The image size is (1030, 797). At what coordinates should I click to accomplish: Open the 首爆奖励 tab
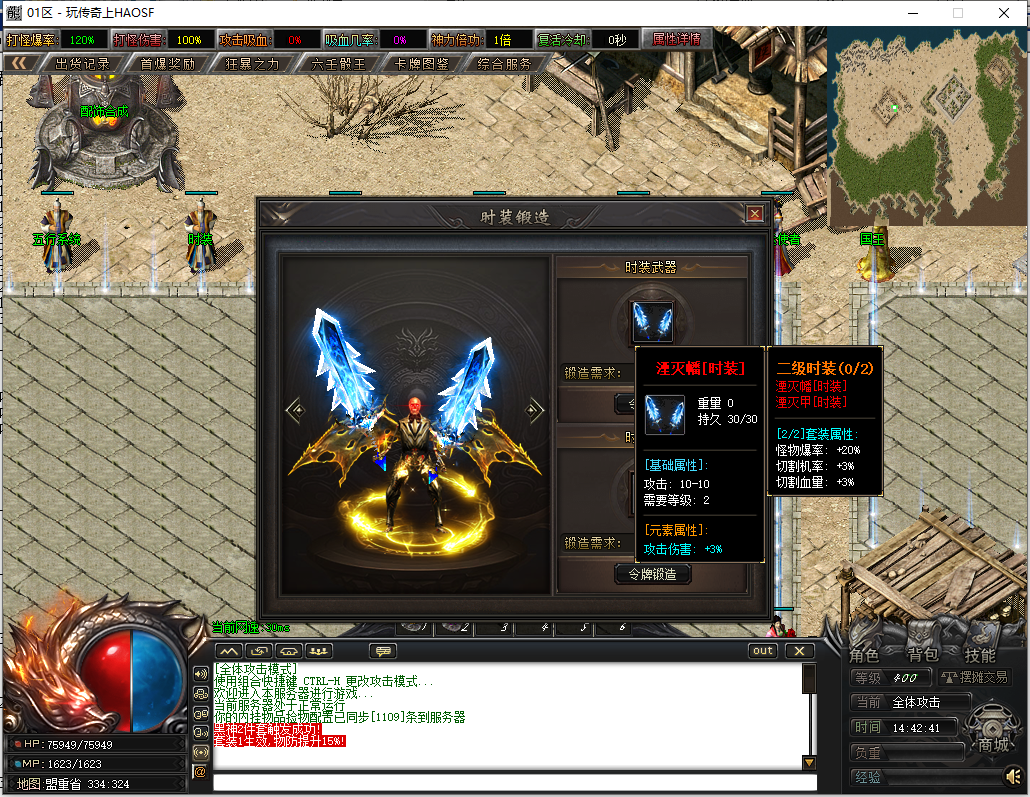(x=167, y=63)
